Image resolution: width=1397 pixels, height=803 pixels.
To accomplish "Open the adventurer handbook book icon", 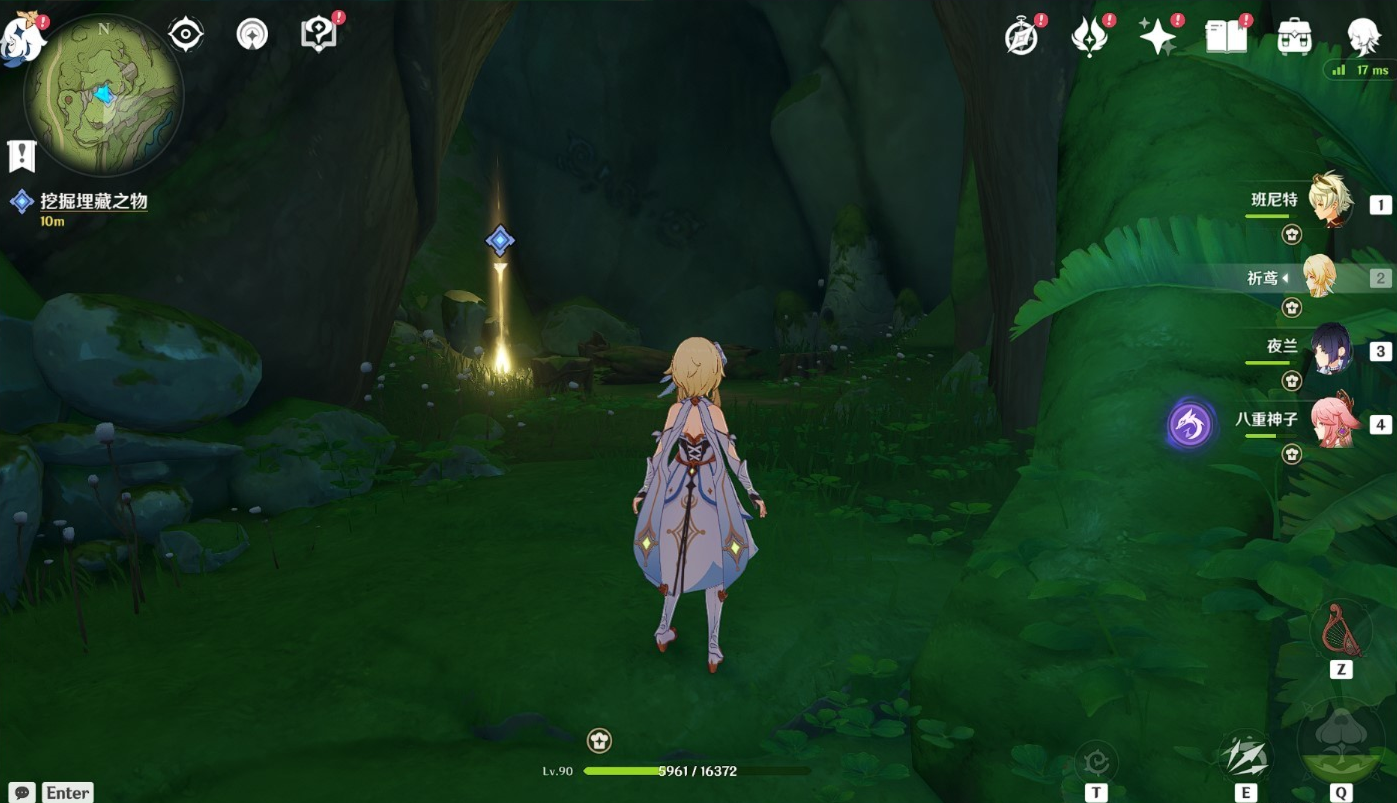I will (1226, 38).
